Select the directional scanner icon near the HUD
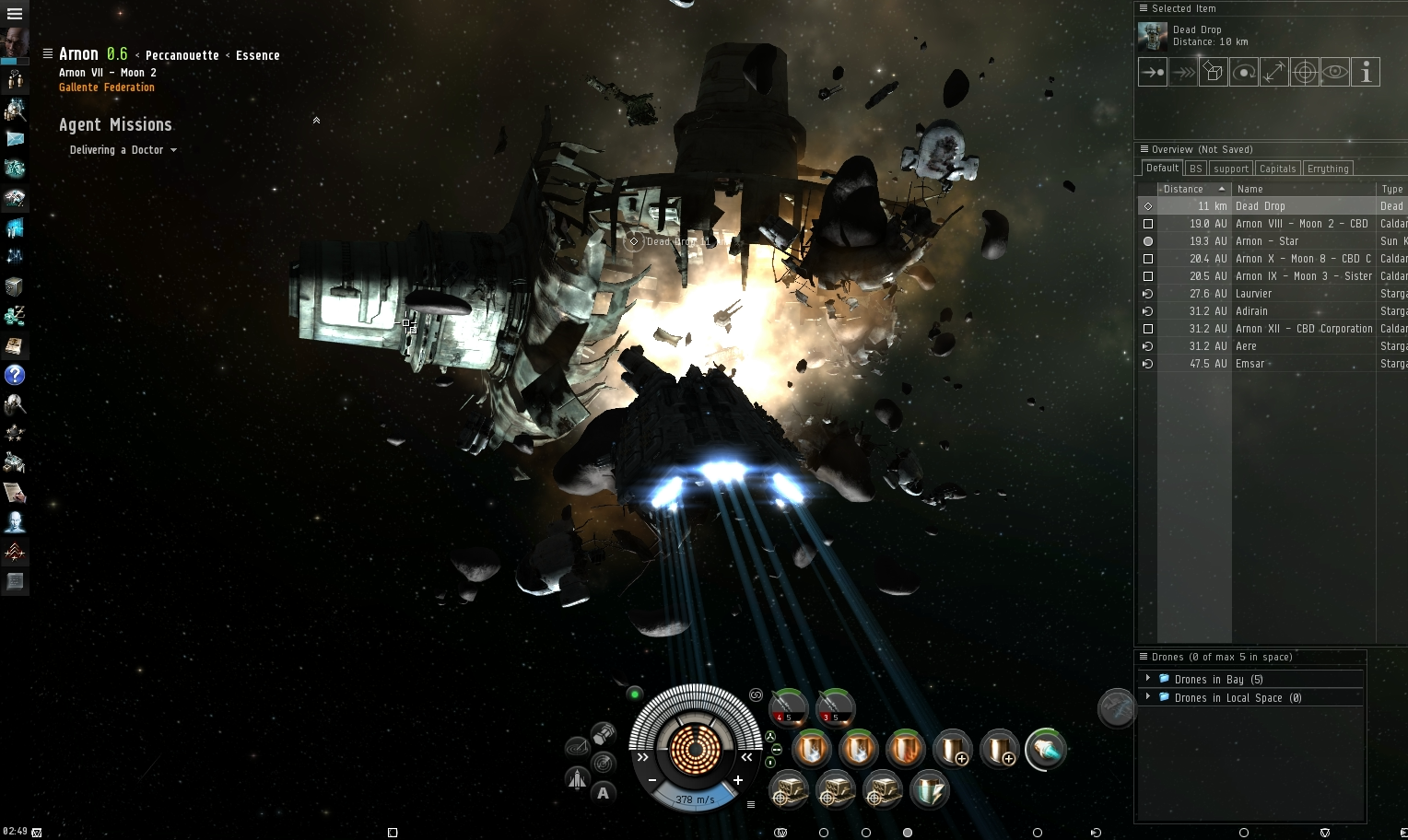Image resolution: width=1408 pixels, height=840 pixels. pyautogui.click(x=602, y=763)
